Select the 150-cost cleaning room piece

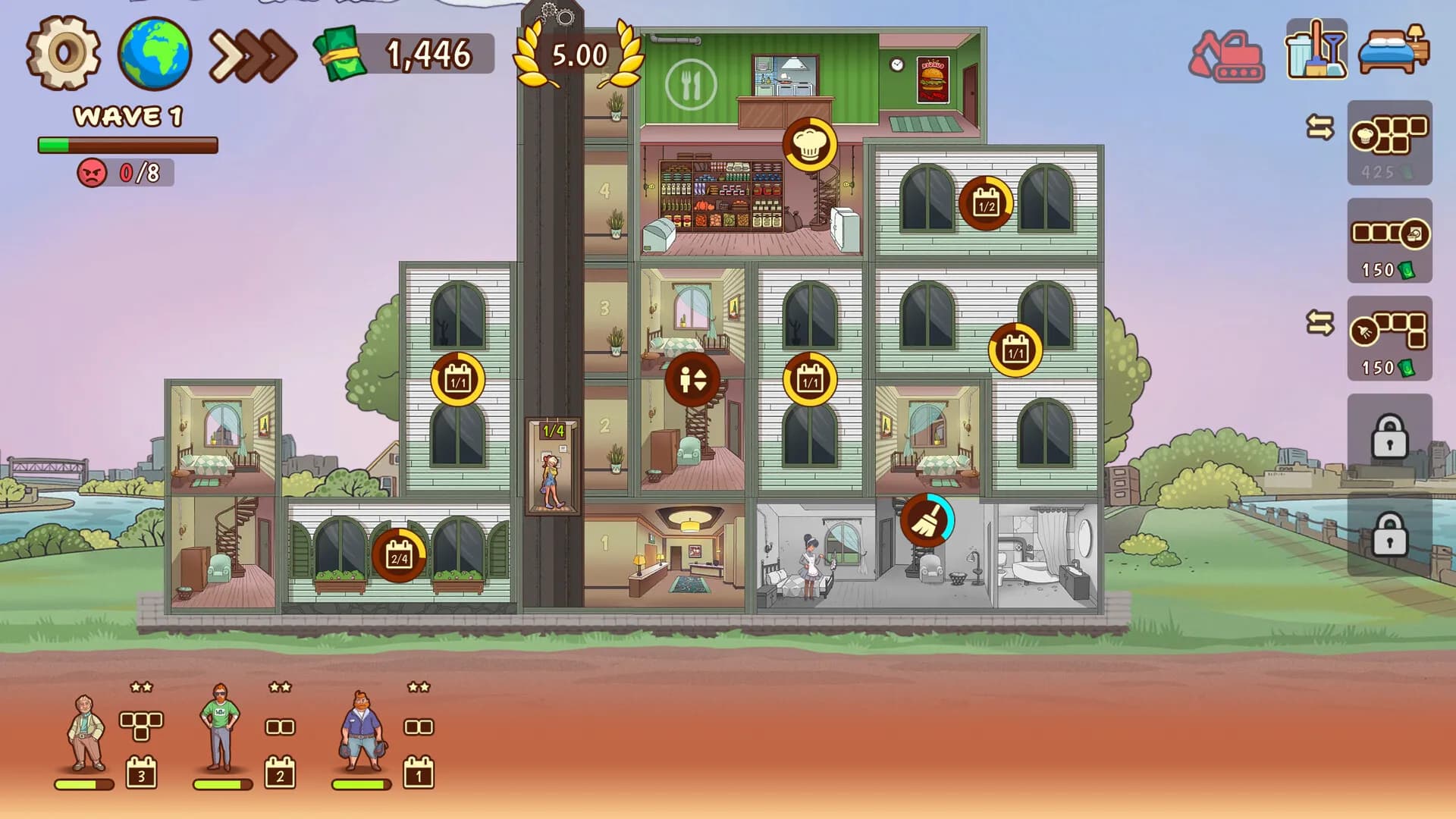point(1389,338)
